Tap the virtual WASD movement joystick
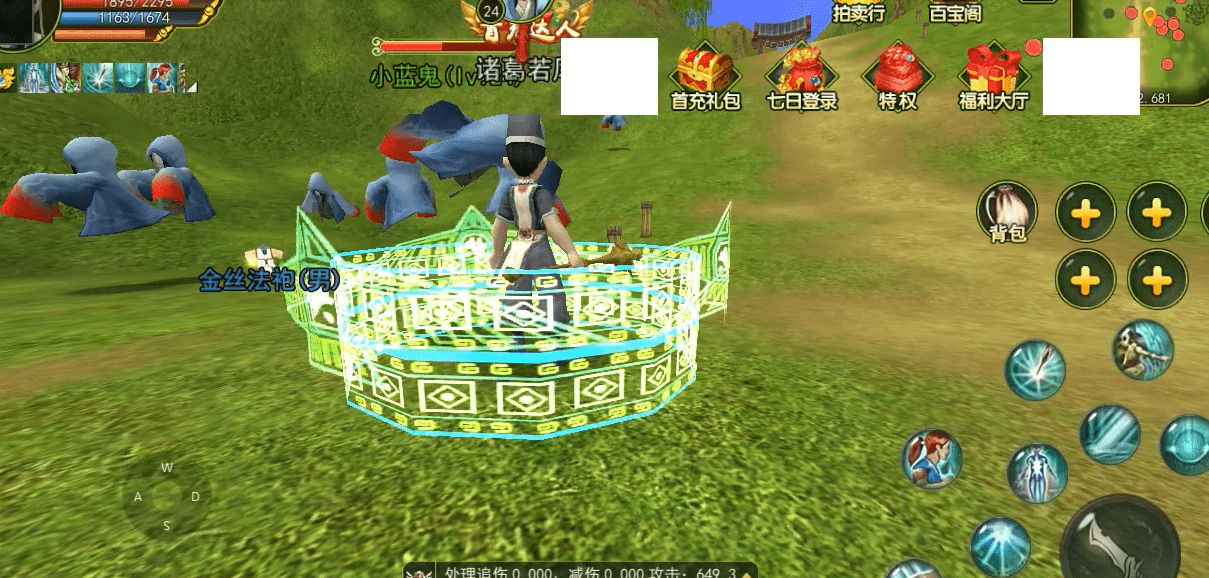1209x578 pixels. click(x=167, y=497)
